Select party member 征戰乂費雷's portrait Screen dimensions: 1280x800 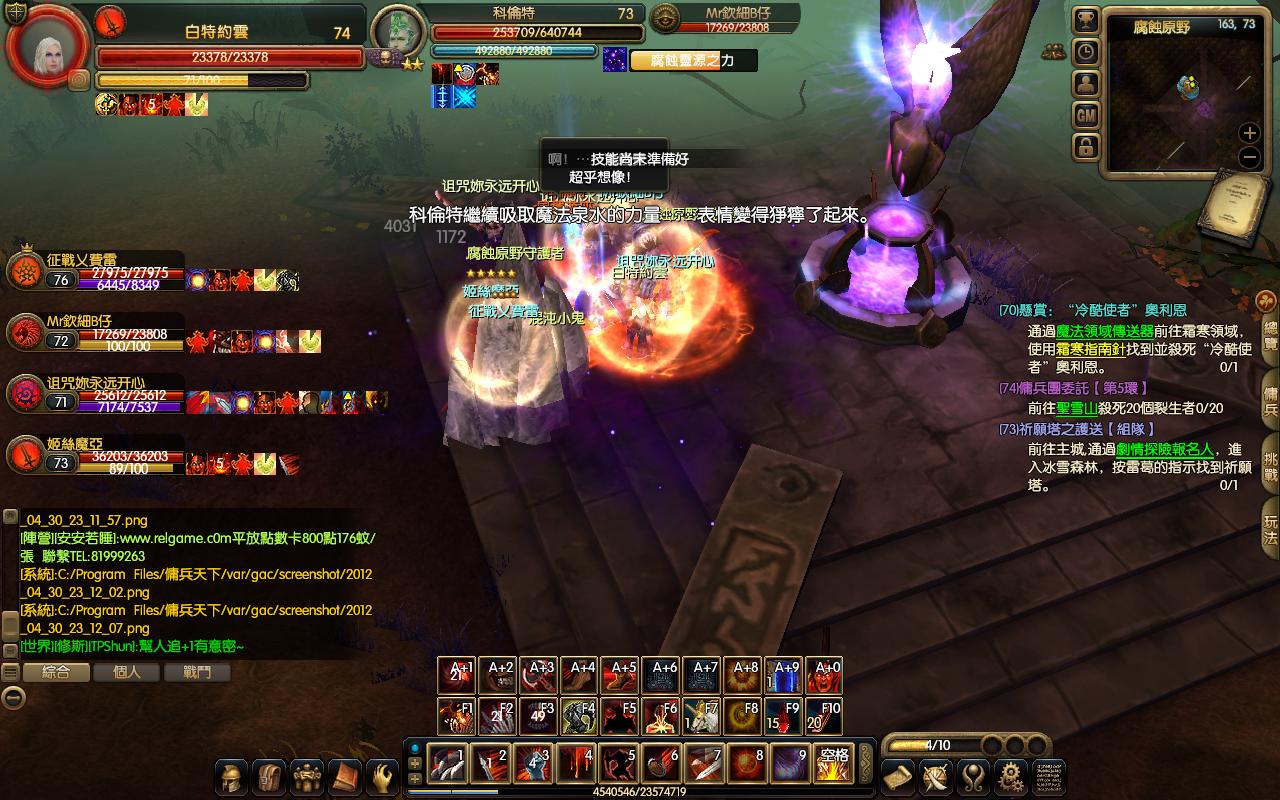[x=24, y=270]
